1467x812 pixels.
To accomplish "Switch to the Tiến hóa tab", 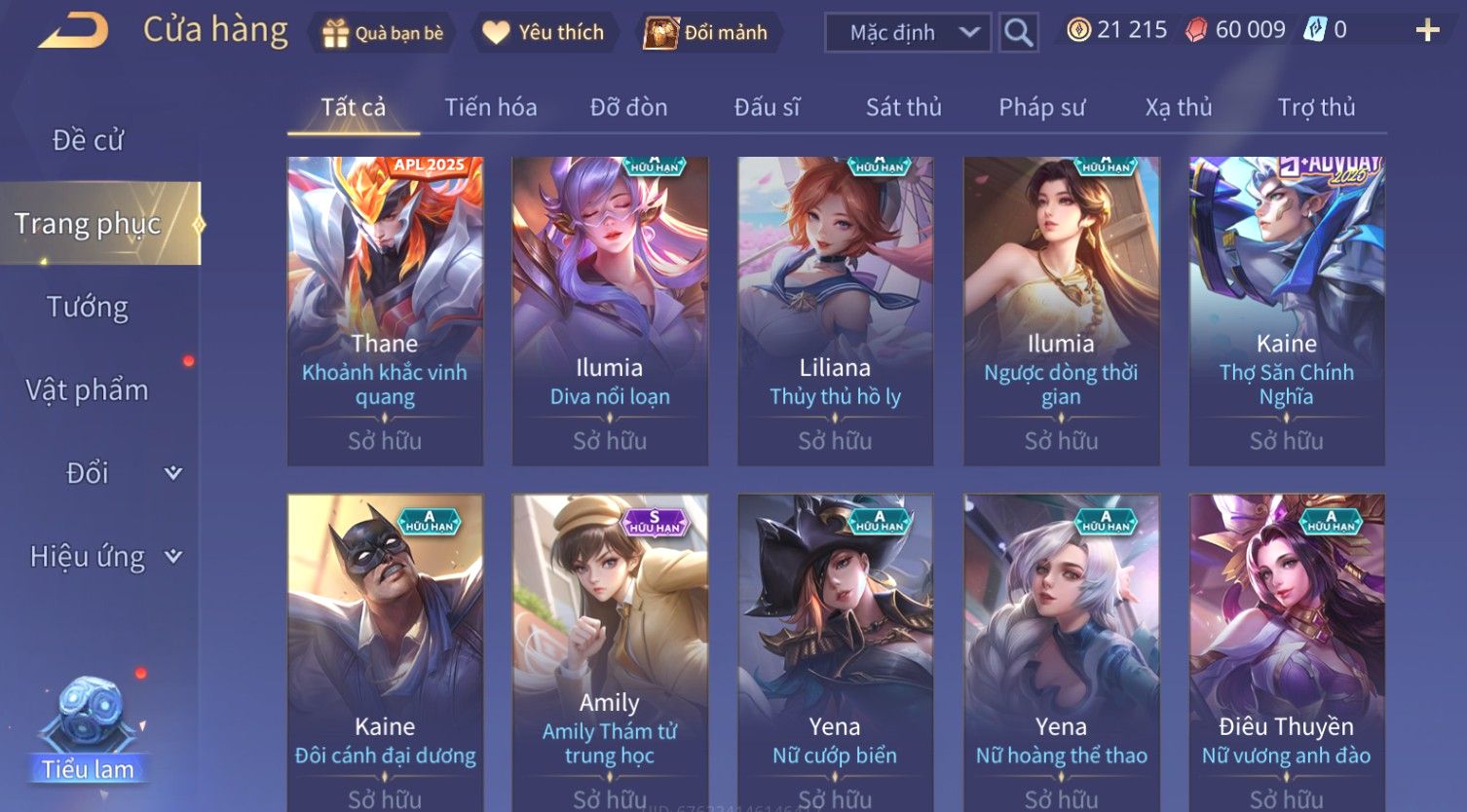I will (x=491, y=107).
